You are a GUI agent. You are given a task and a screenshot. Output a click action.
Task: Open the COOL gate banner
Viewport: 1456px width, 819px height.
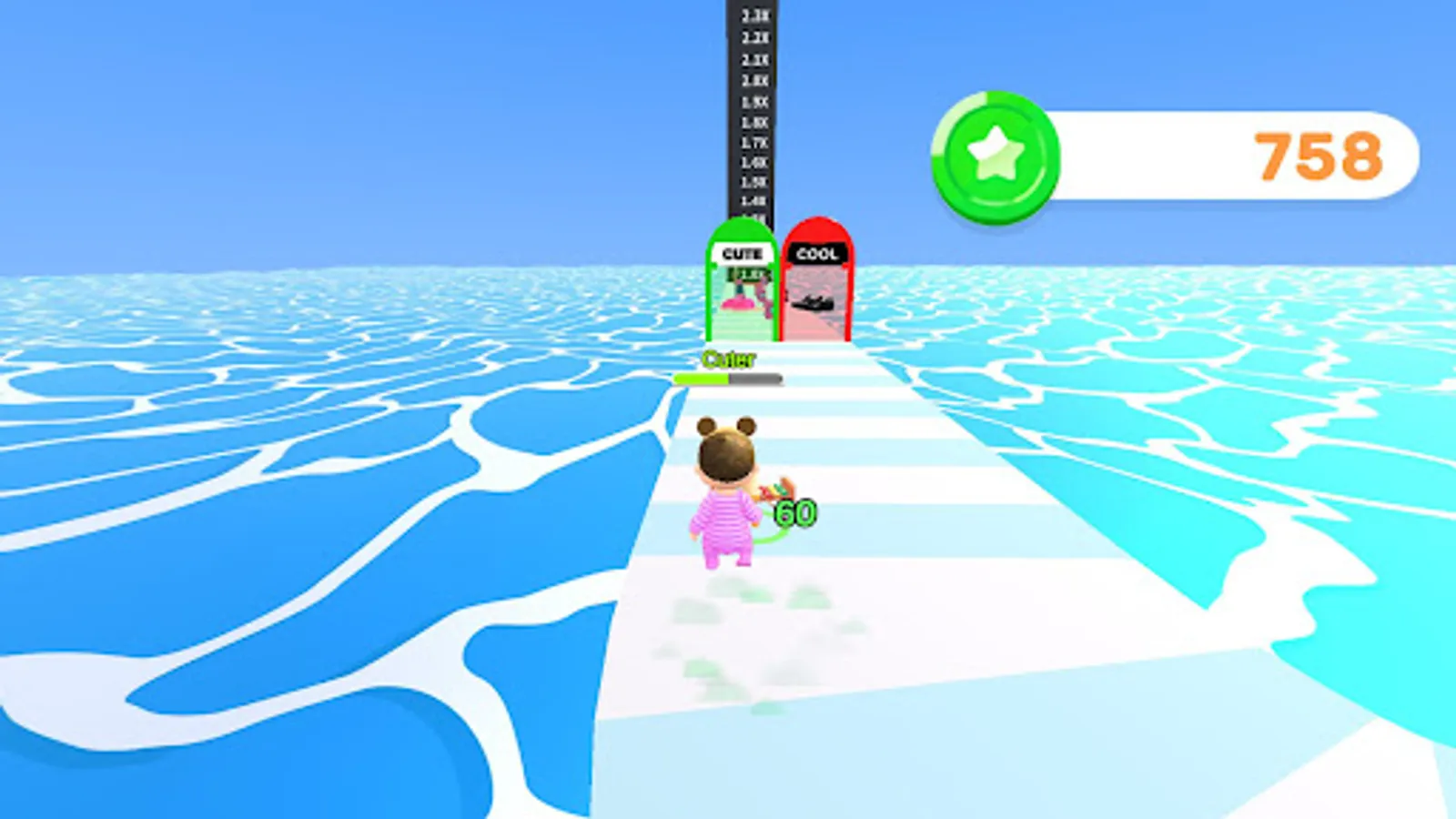pos(817,254)
